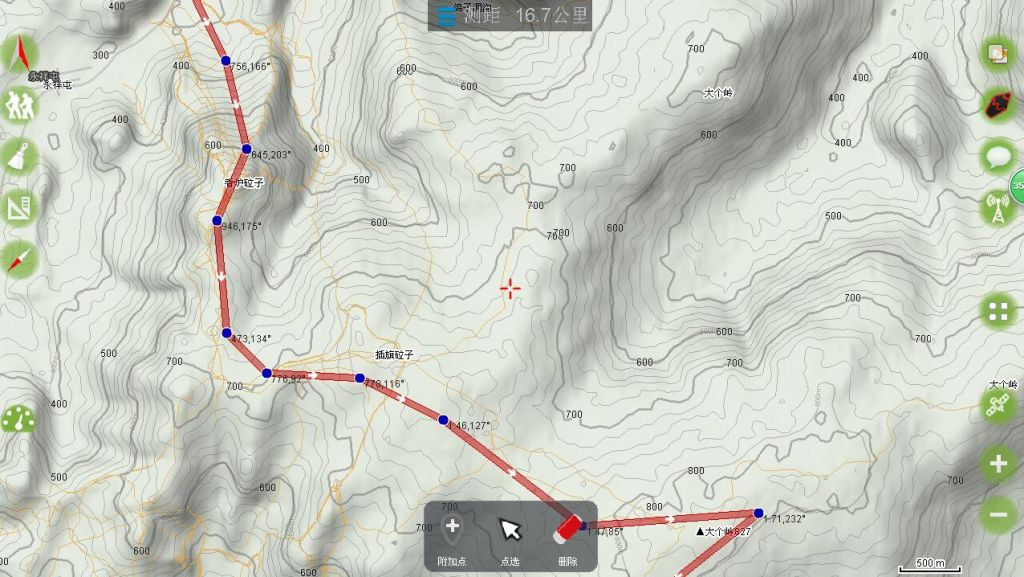Screen dimensions: 1024x577
Task: Open the ruler and set-square measuring tool
Action: coord(19,208)
